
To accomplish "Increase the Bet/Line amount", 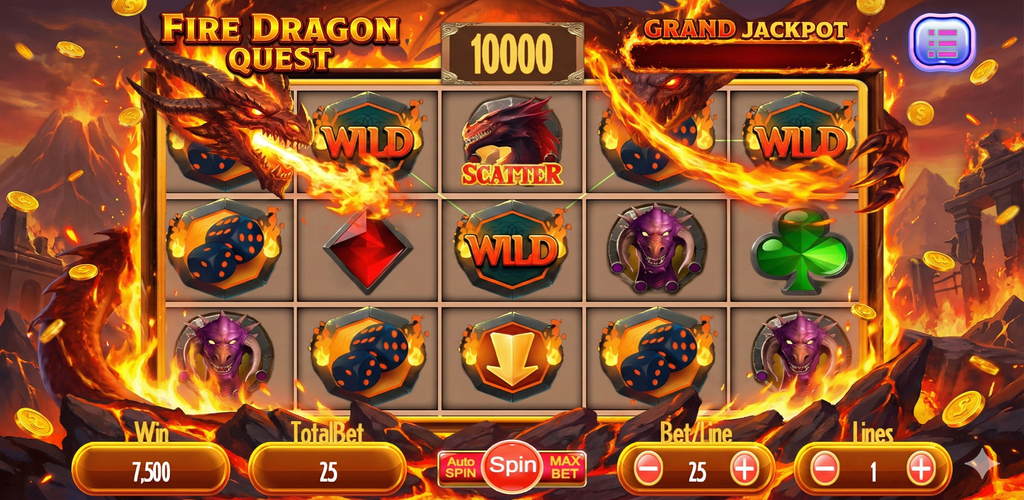I will [x=744, y=467].
